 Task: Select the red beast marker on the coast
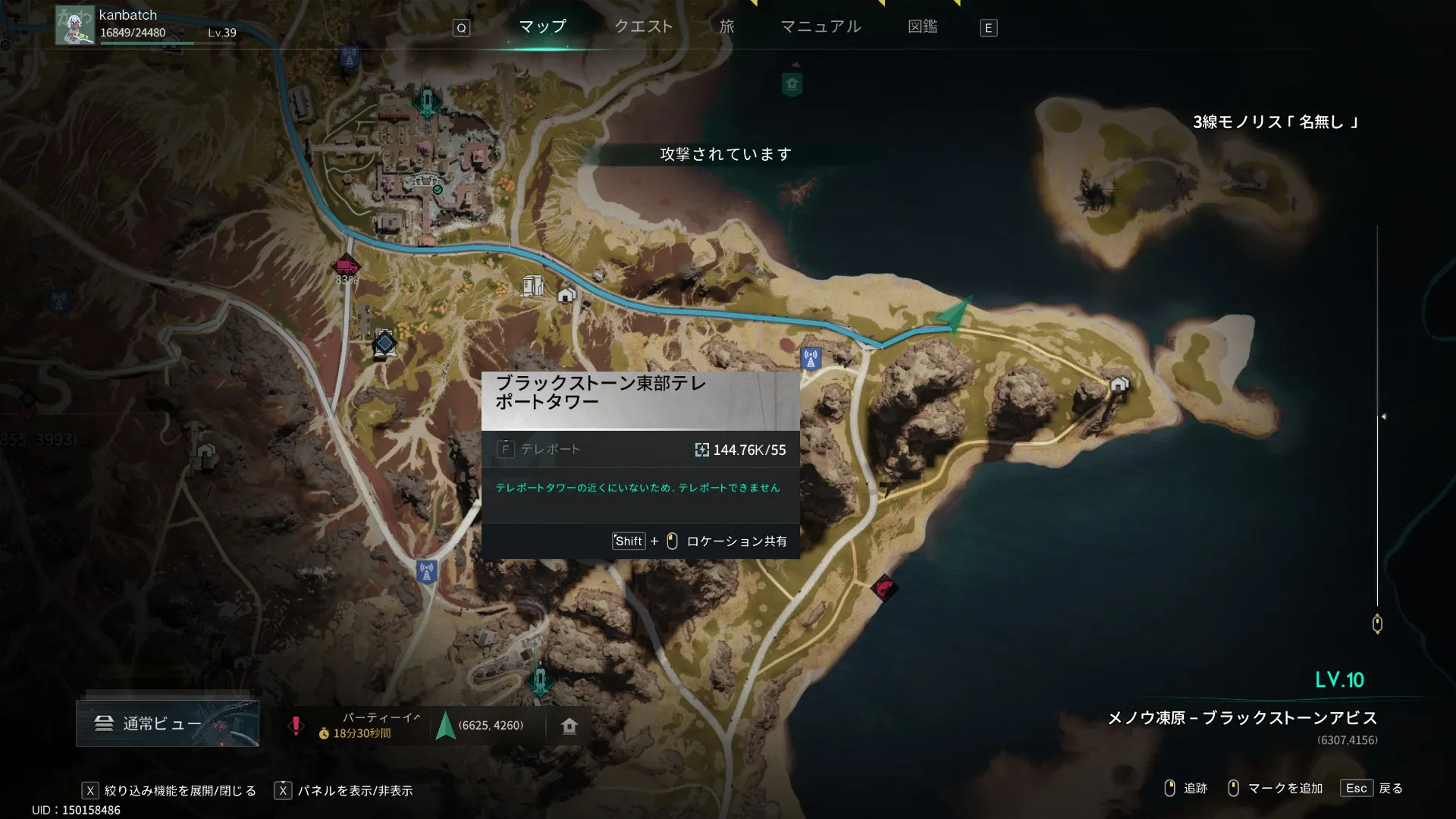tap(884, 588)
